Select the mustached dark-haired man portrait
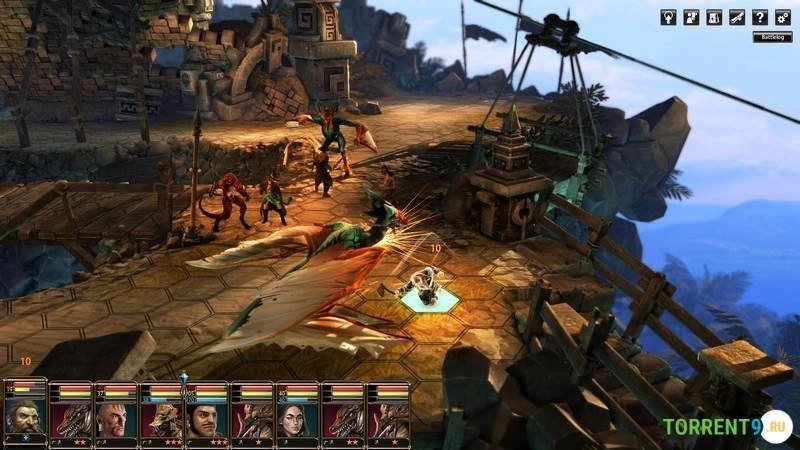The width and height of the screenshot is (800, 450). (206, 420)
